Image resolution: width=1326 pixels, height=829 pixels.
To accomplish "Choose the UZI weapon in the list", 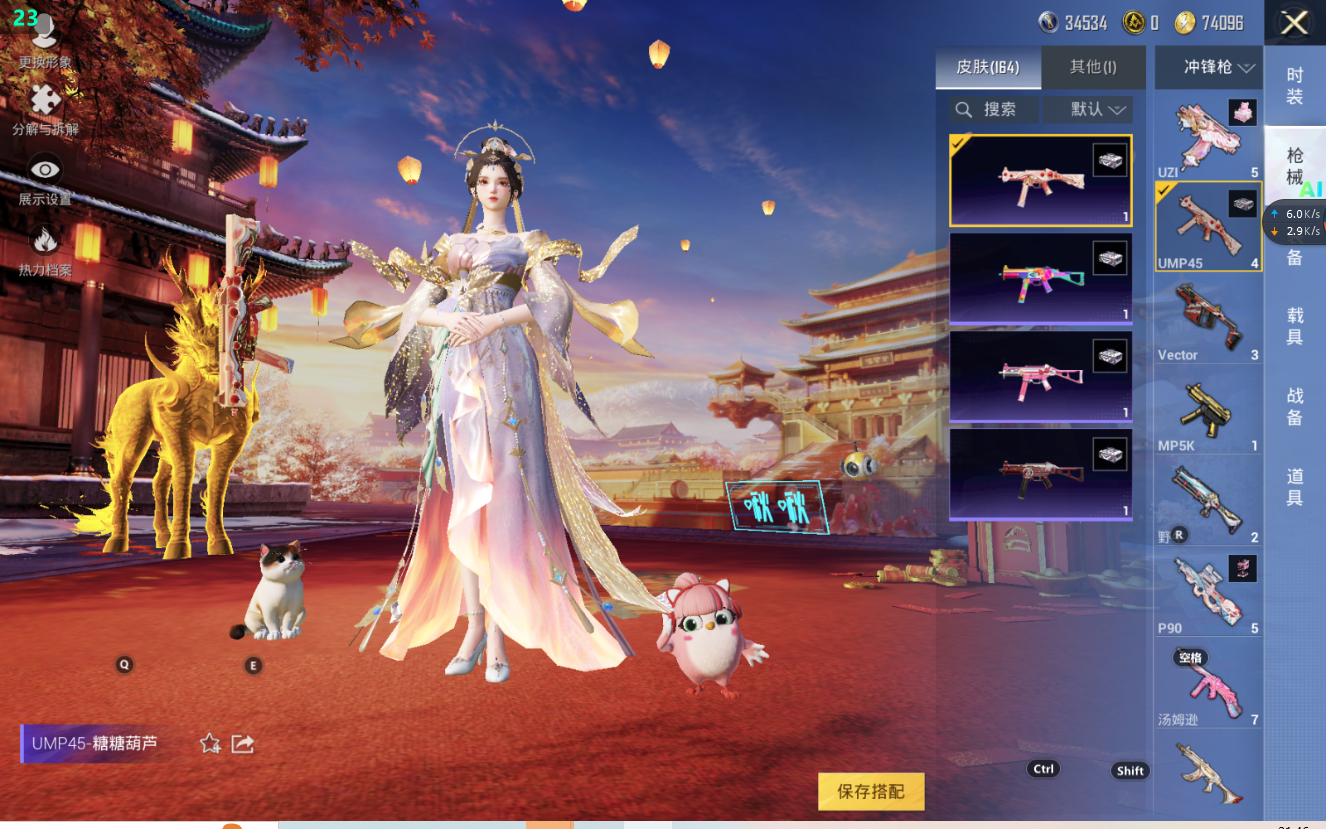I will (x=1208, y=139).
